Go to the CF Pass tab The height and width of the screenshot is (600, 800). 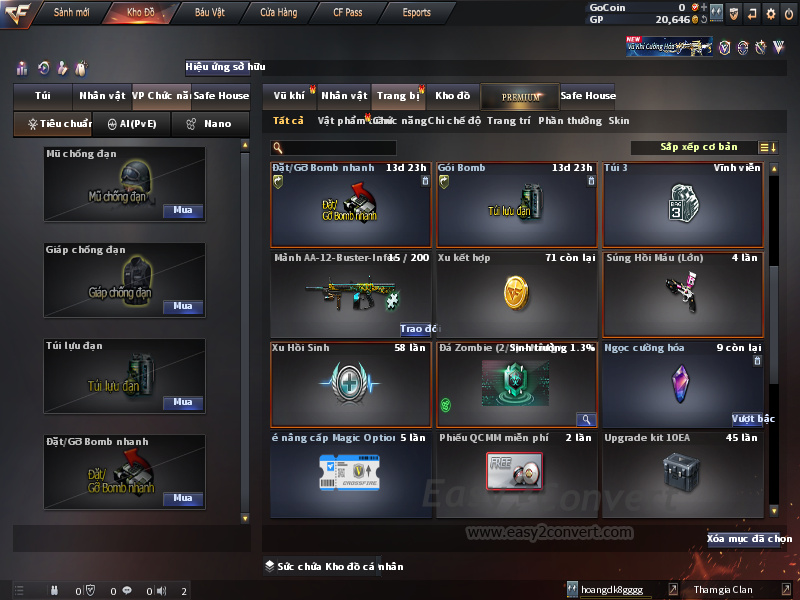coord(349,13)
